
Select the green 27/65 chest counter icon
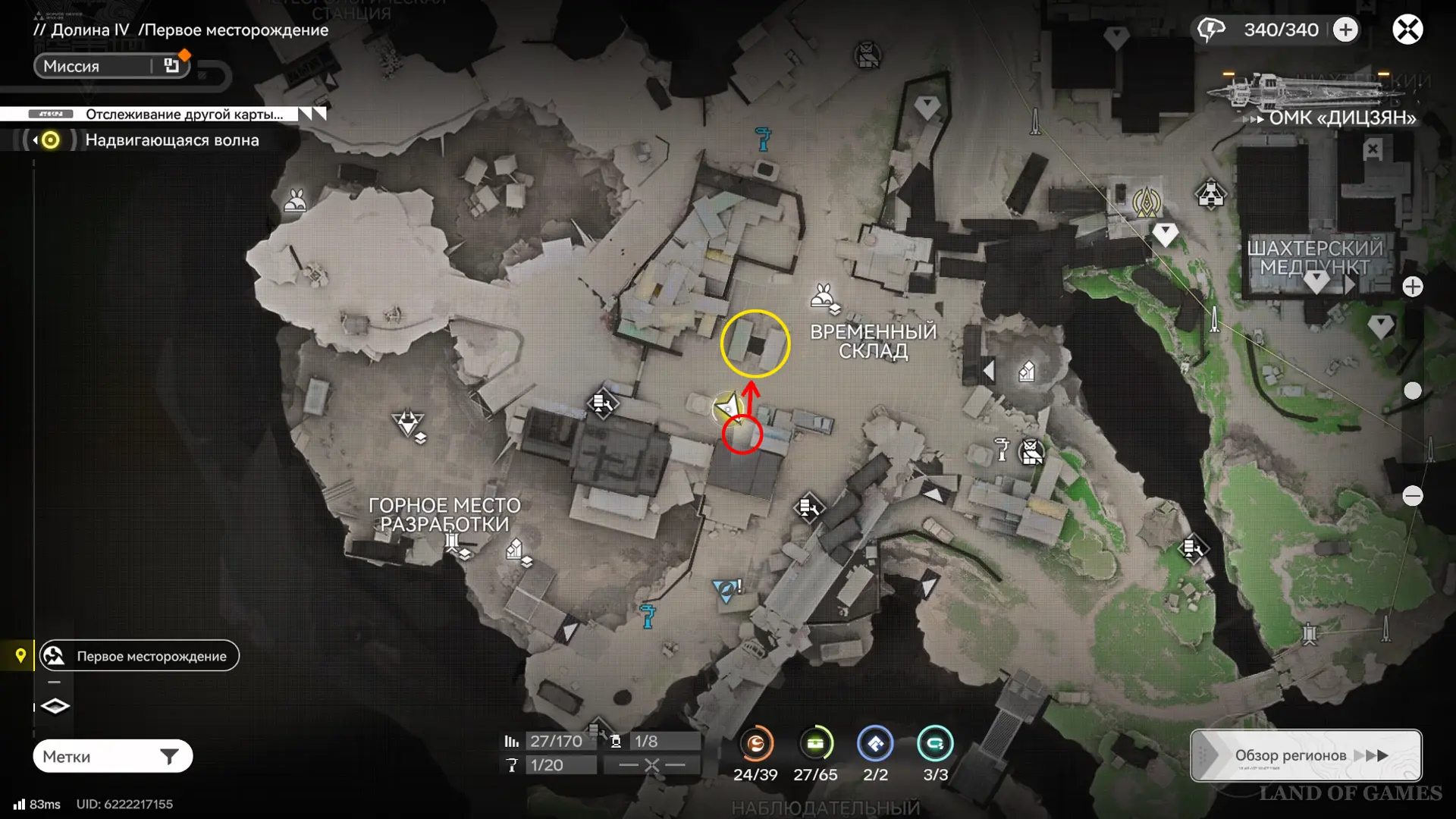click(815, 744)
